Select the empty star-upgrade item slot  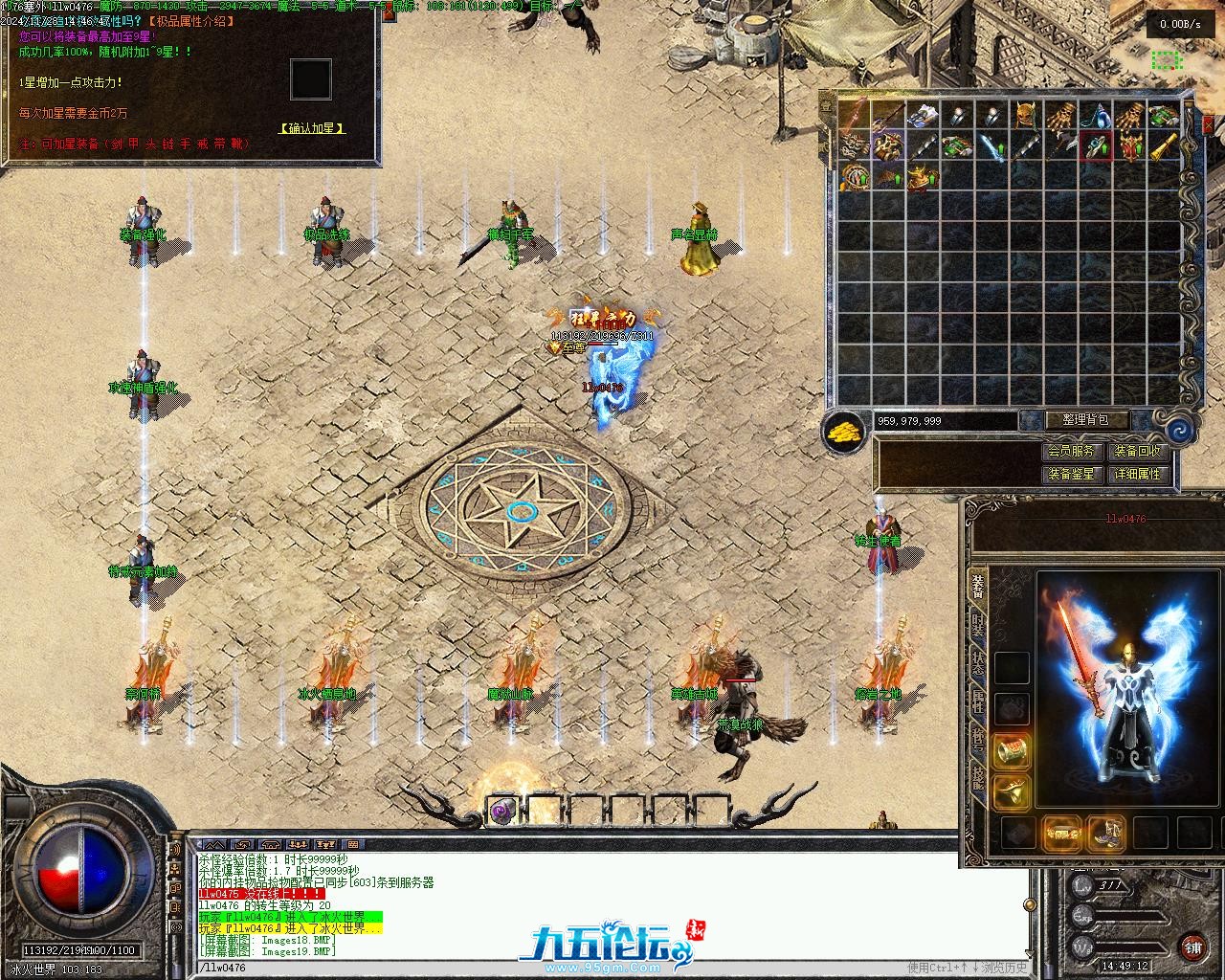[310, 79]
